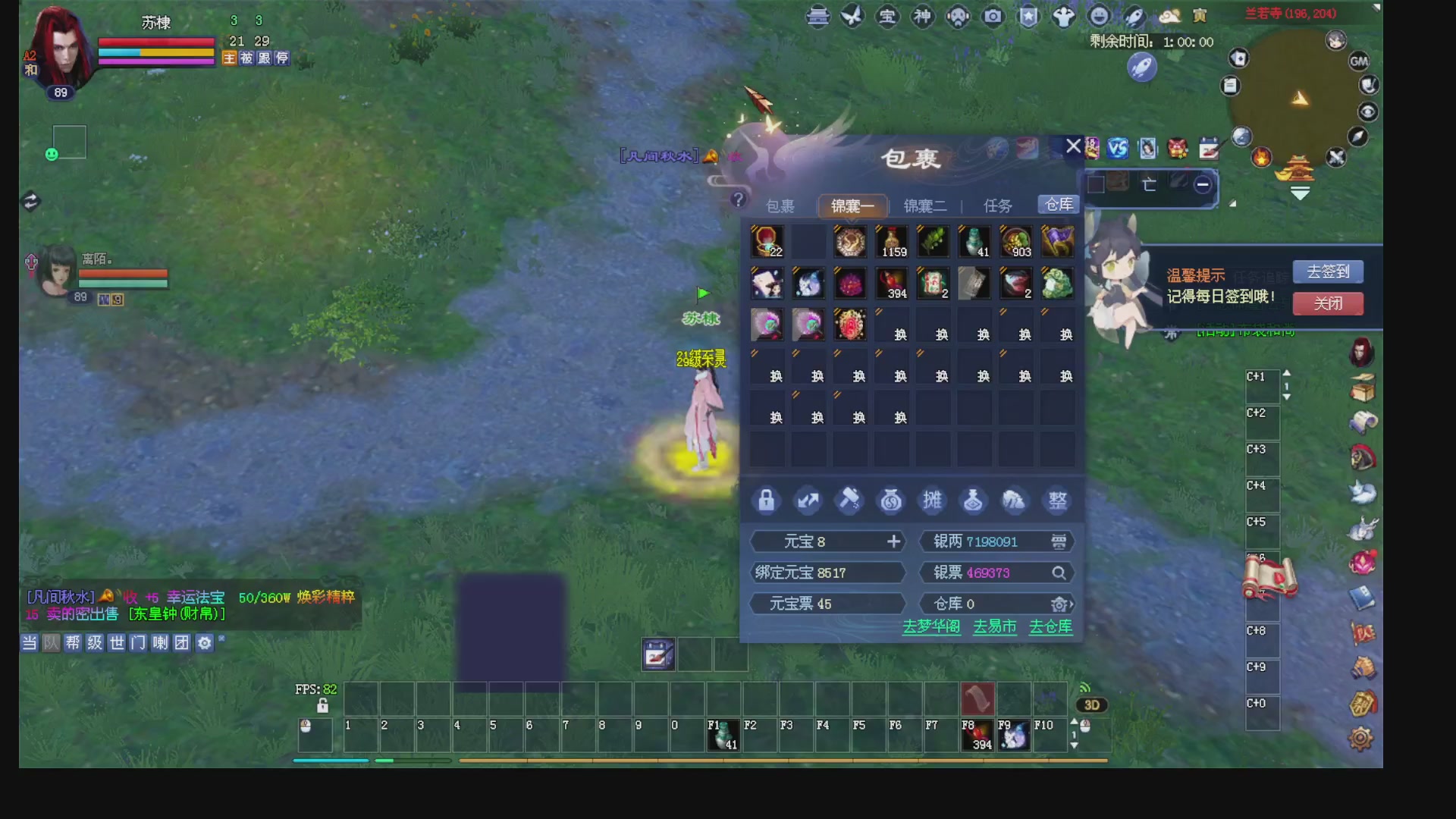Search 银票 with the magnifier icon

pyautogui.click(x=1059, y=573)
